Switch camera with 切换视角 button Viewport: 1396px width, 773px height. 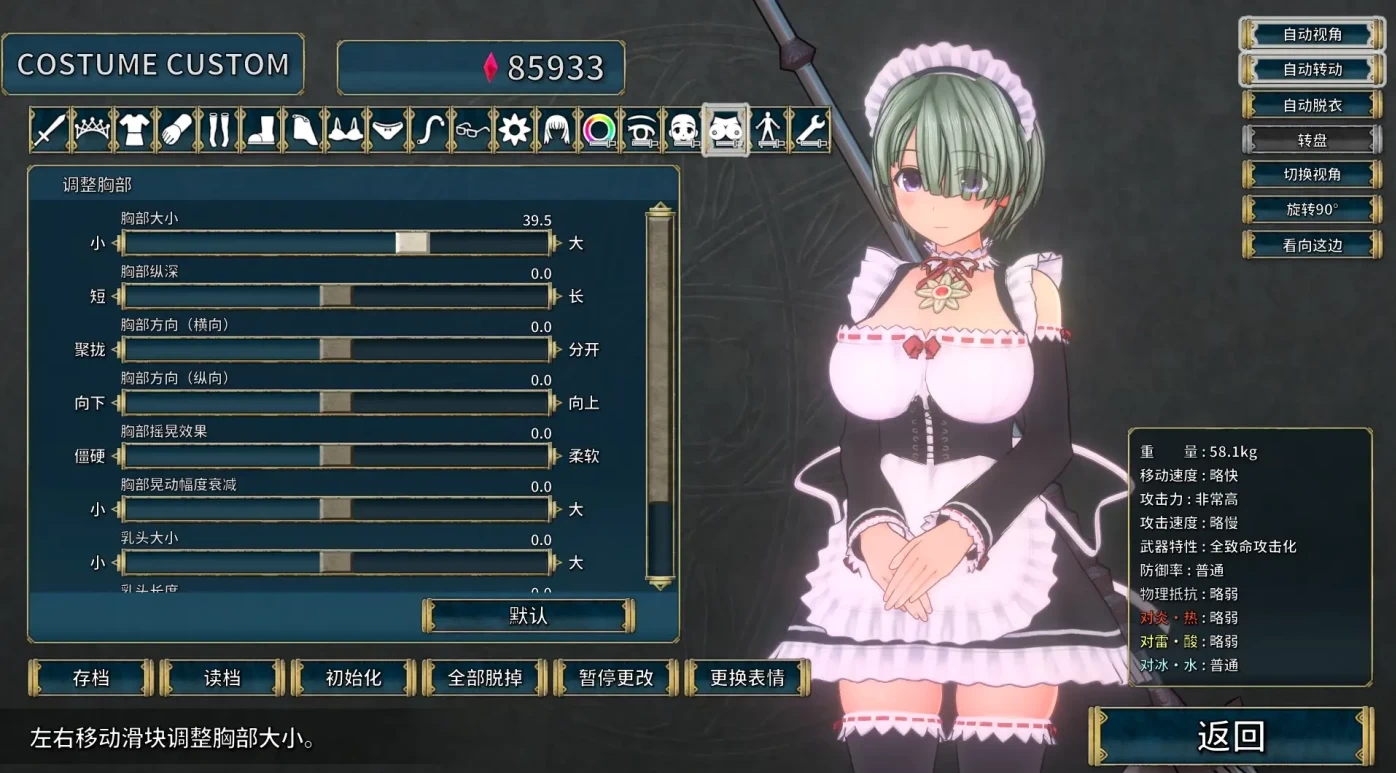(x=1312, y=175)
